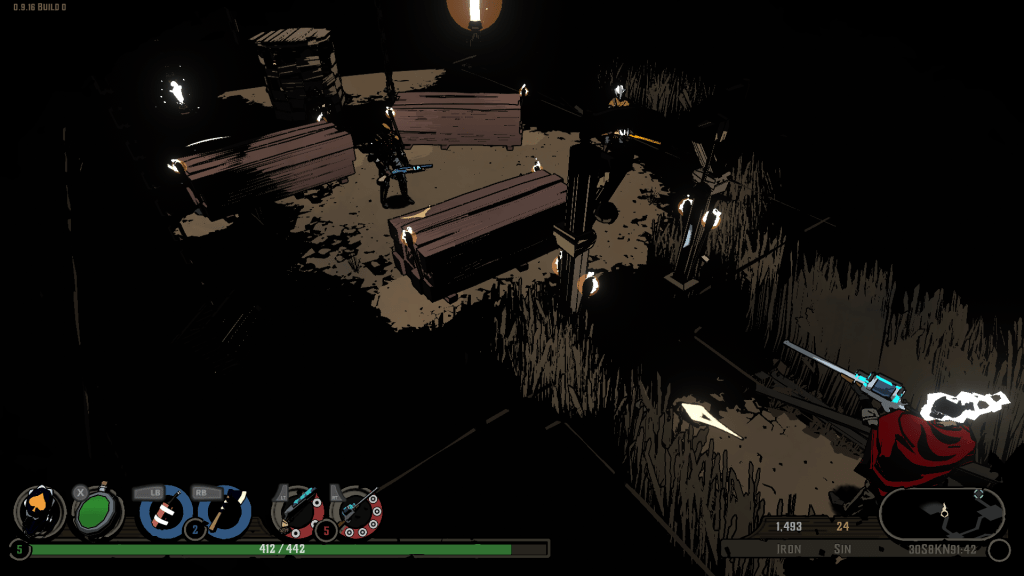Select the dynamite stick slot
This screenshot has width=1024, height=576.
click(x=164, y=511)
